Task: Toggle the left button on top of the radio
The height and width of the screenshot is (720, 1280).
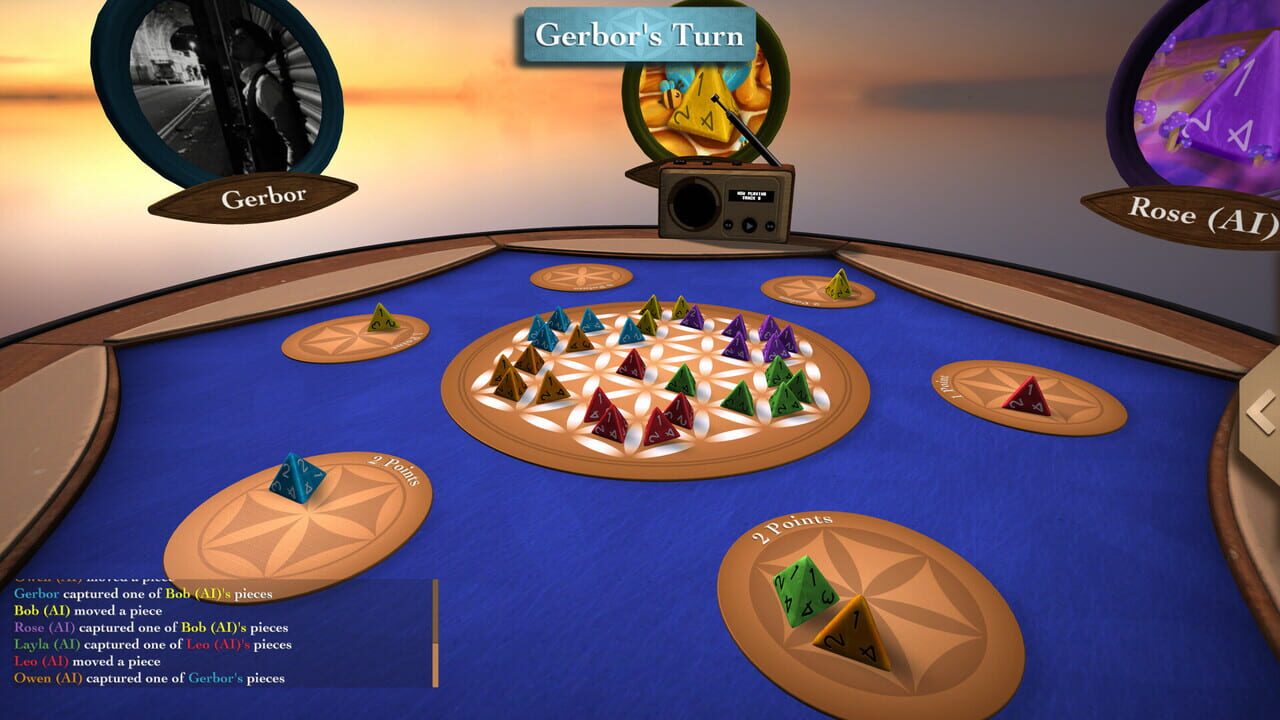Action: coord(680,161)
